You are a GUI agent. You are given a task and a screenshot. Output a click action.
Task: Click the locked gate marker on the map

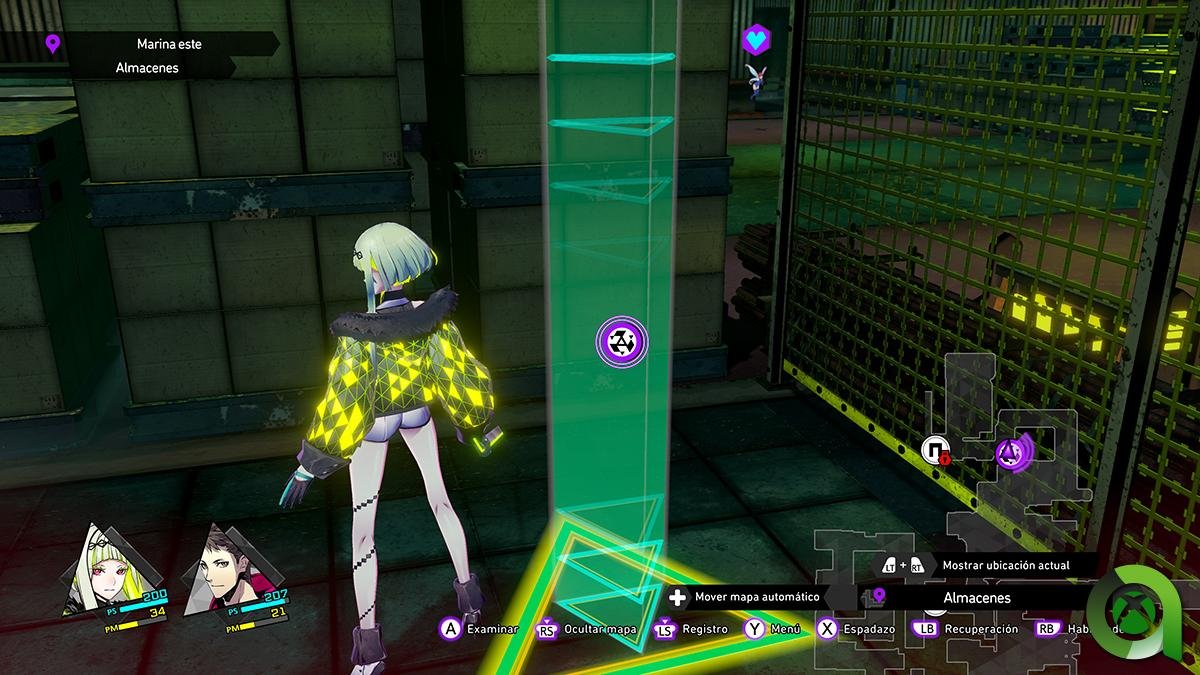click(936, 451)
